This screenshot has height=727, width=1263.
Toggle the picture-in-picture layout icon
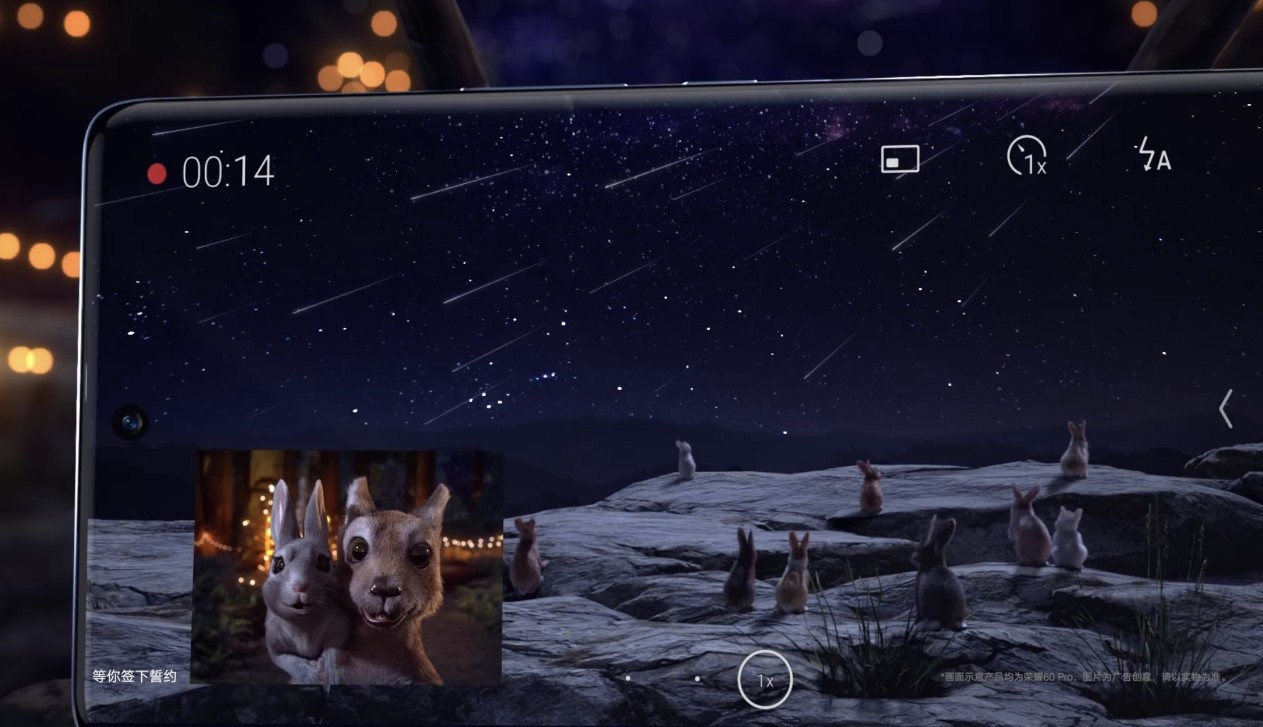pyautogui.click(x=899, y=159)
